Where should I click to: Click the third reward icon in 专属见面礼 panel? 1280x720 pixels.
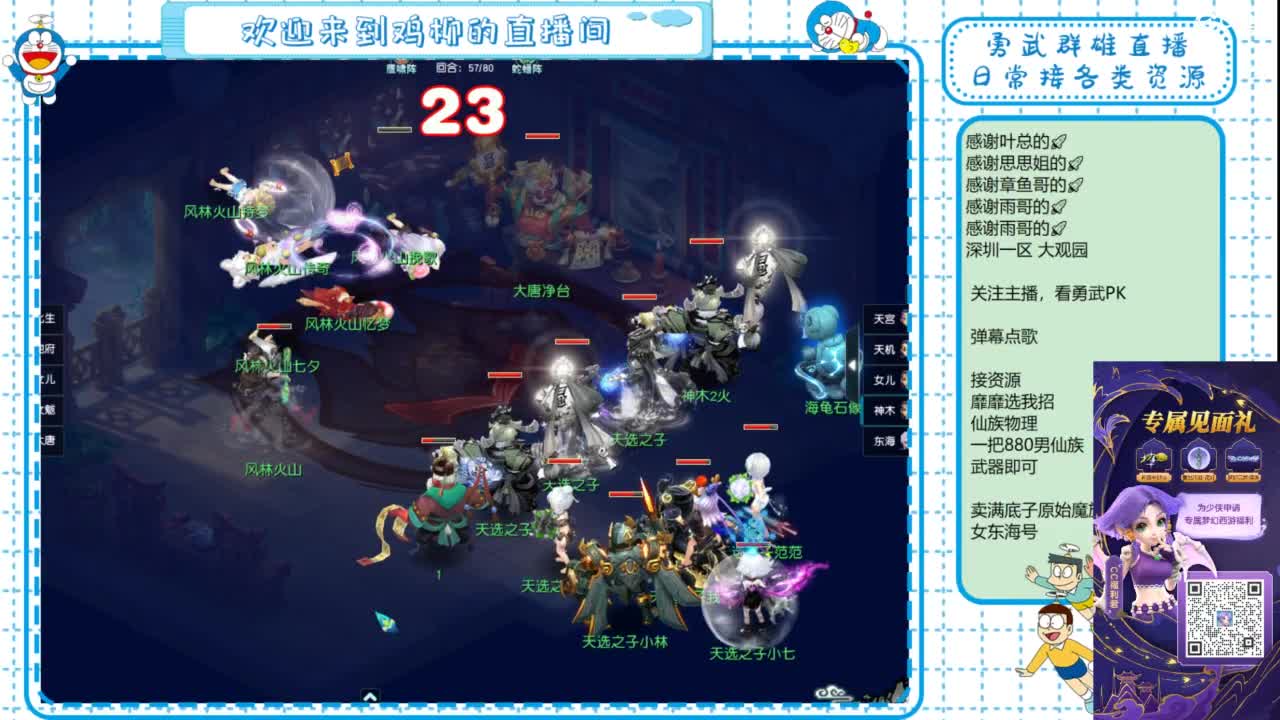click(x=1244, y=459)
